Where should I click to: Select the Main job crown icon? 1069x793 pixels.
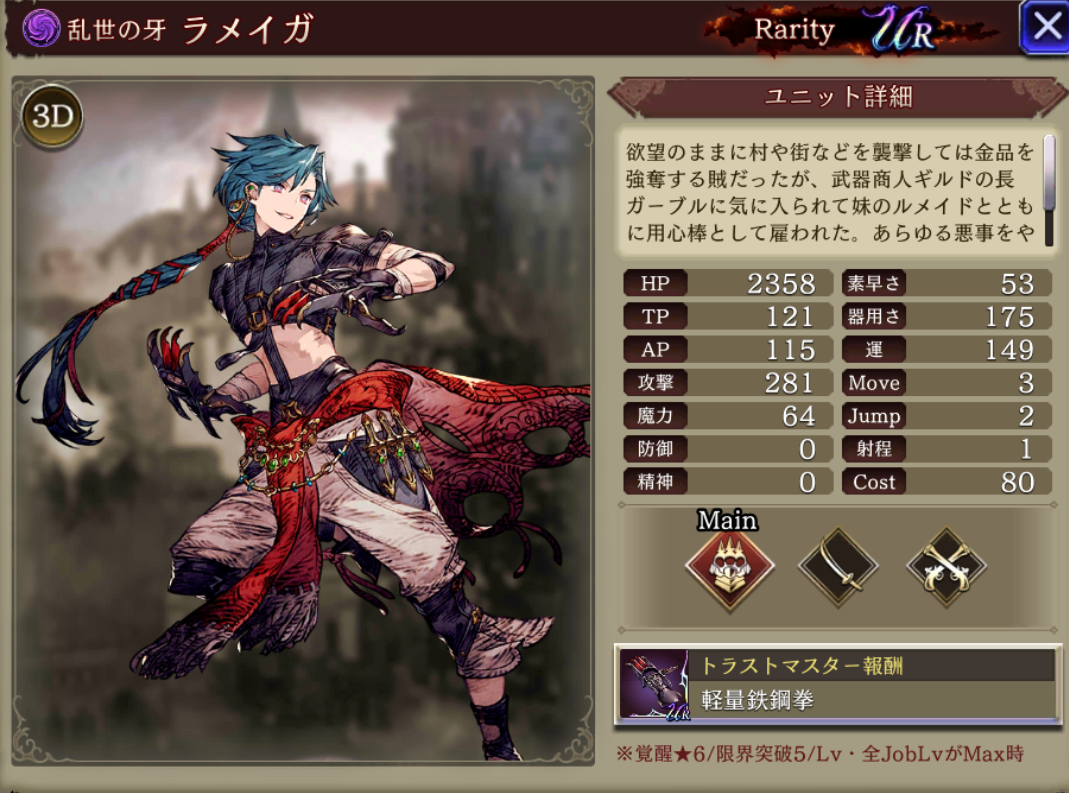(729, 568)
